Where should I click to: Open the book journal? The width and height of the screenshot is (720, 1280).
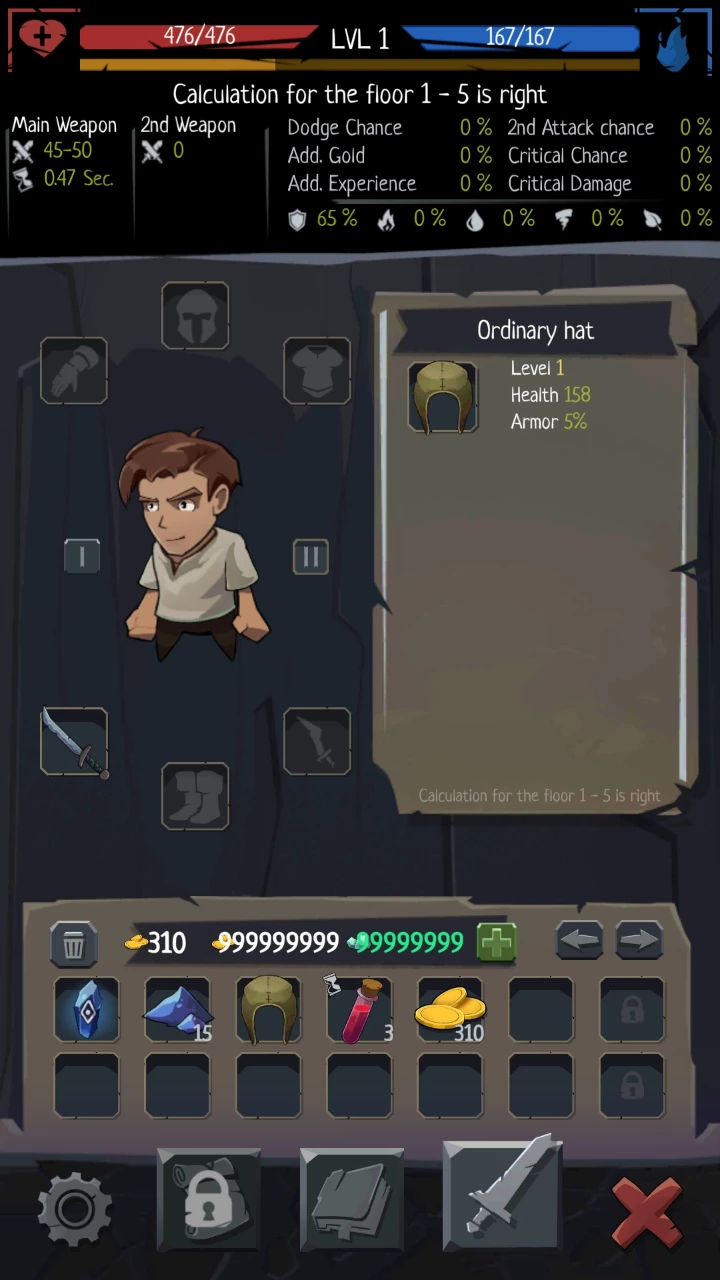pos(352,1200)
